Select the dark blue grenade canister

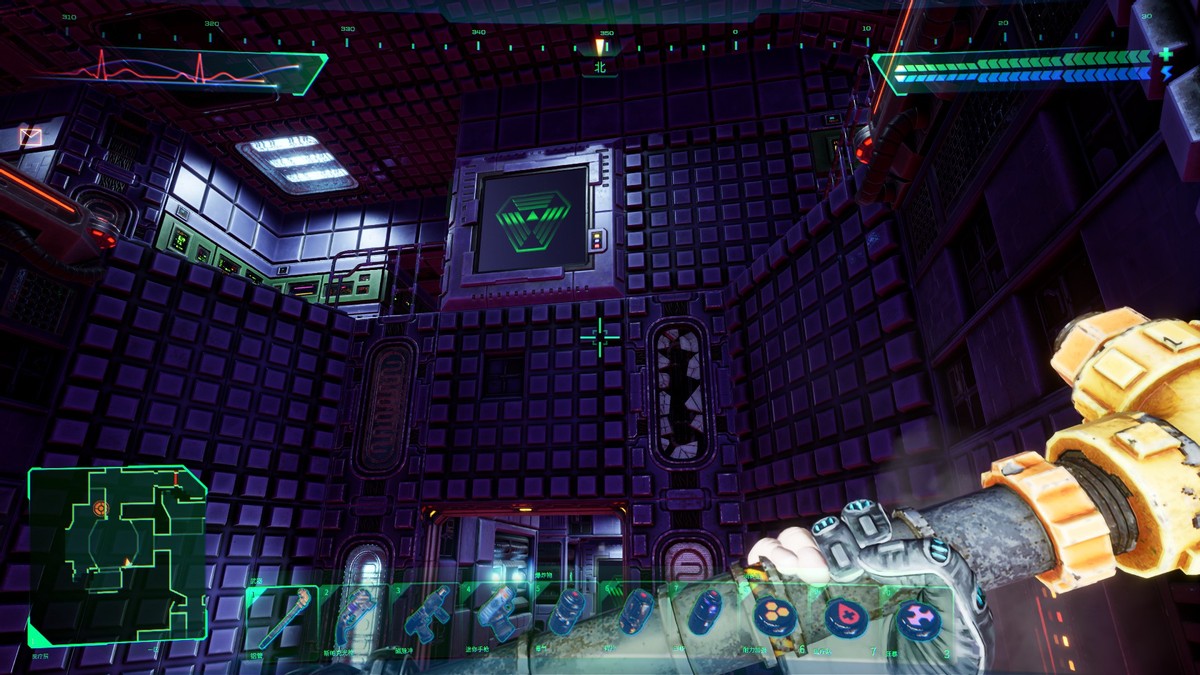coord(703,612)
